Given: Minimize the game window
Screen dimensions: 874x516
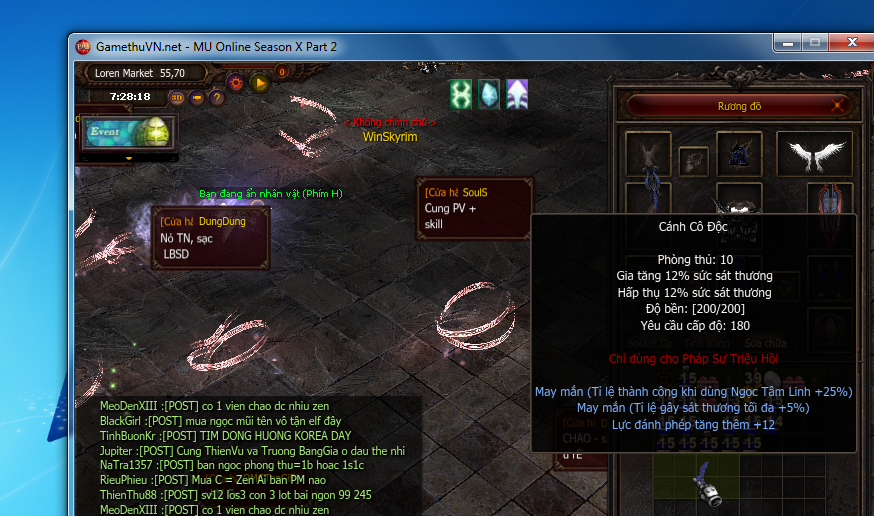Looking at the screenshot, I should (787, 43).
